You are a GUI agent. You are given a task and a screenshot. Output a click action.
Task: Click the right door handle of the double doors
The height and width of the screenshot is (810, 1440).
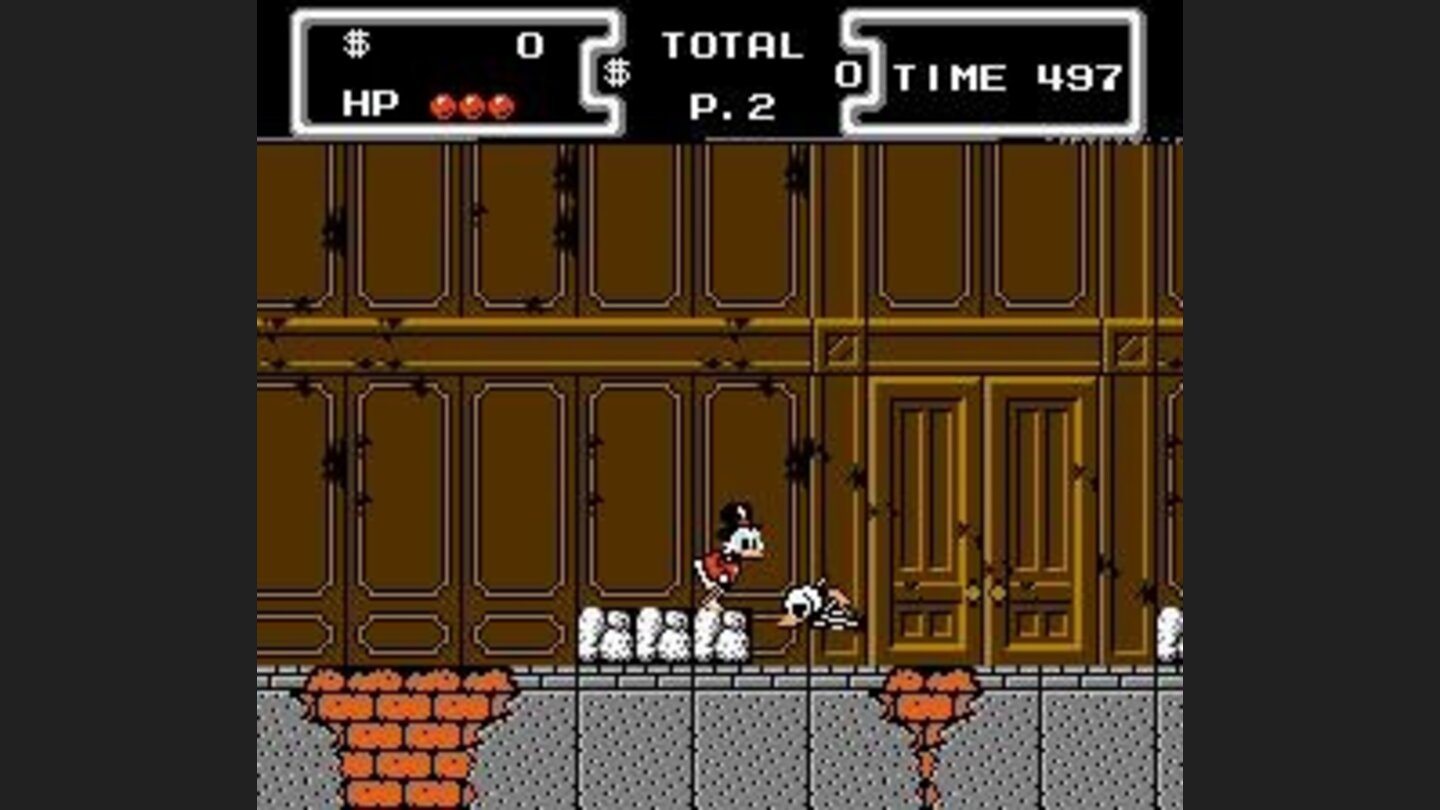pyautogui.click(x=1000, y=590)
